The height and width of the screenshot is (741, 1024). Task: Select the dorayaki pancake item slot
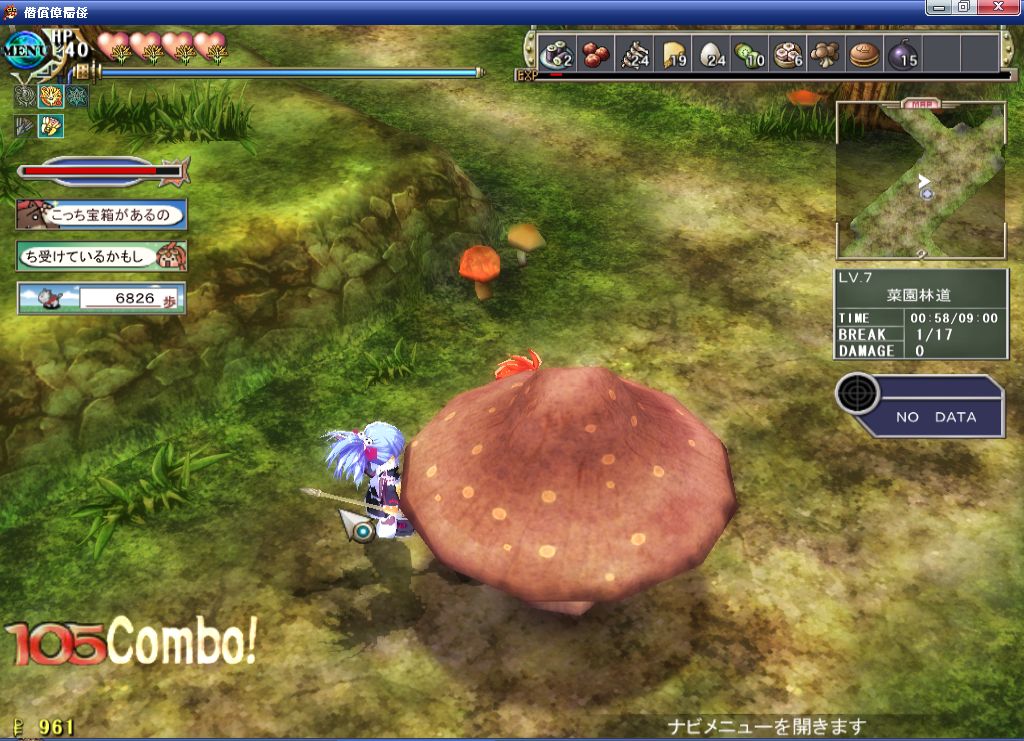864,54
